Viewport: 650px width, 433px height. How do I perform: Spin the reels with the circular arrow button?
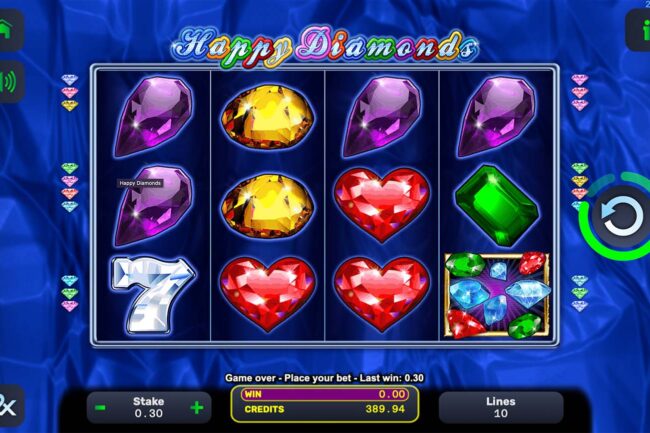(x=617, y=215)
